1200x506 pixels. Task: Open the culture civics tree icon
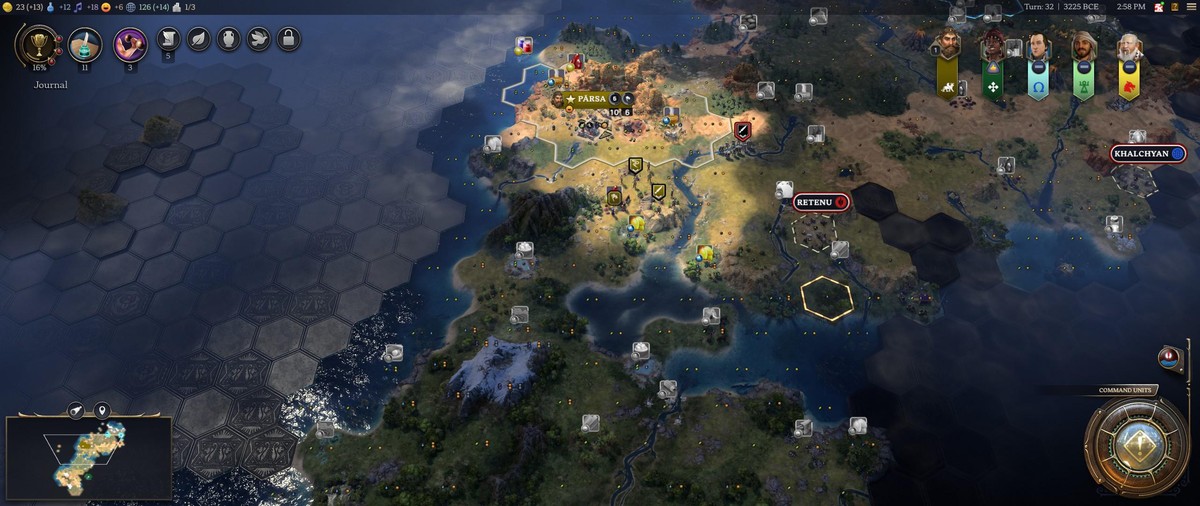[x=130, y=45]
